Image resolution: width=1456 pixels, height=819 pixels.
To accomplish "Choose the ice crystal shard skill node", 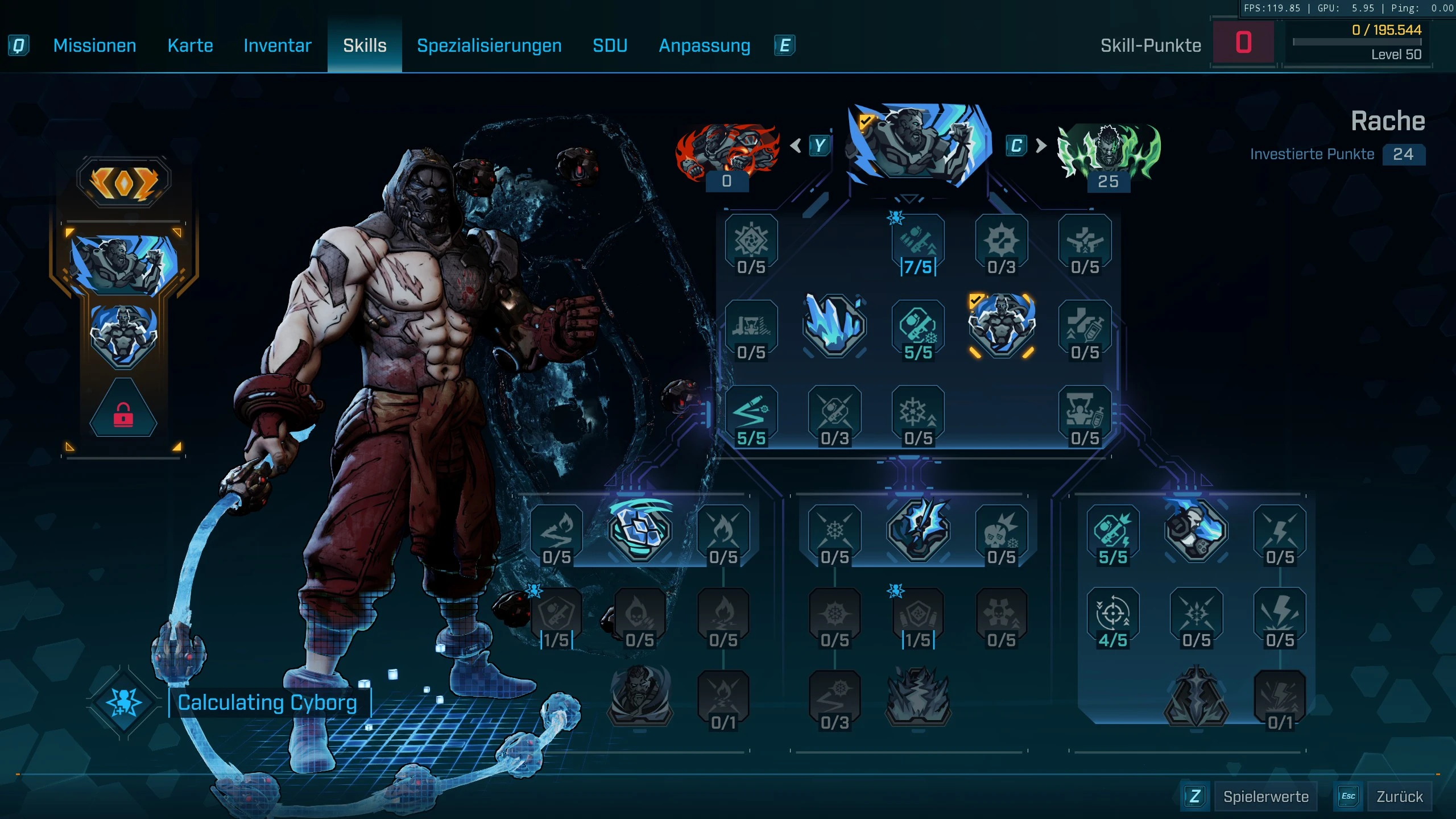I will point(834,326).
